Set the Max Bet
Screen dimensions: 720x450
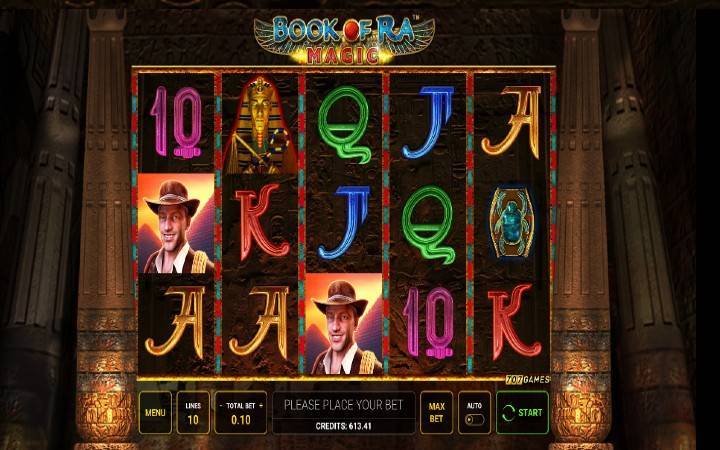[436, 412]
